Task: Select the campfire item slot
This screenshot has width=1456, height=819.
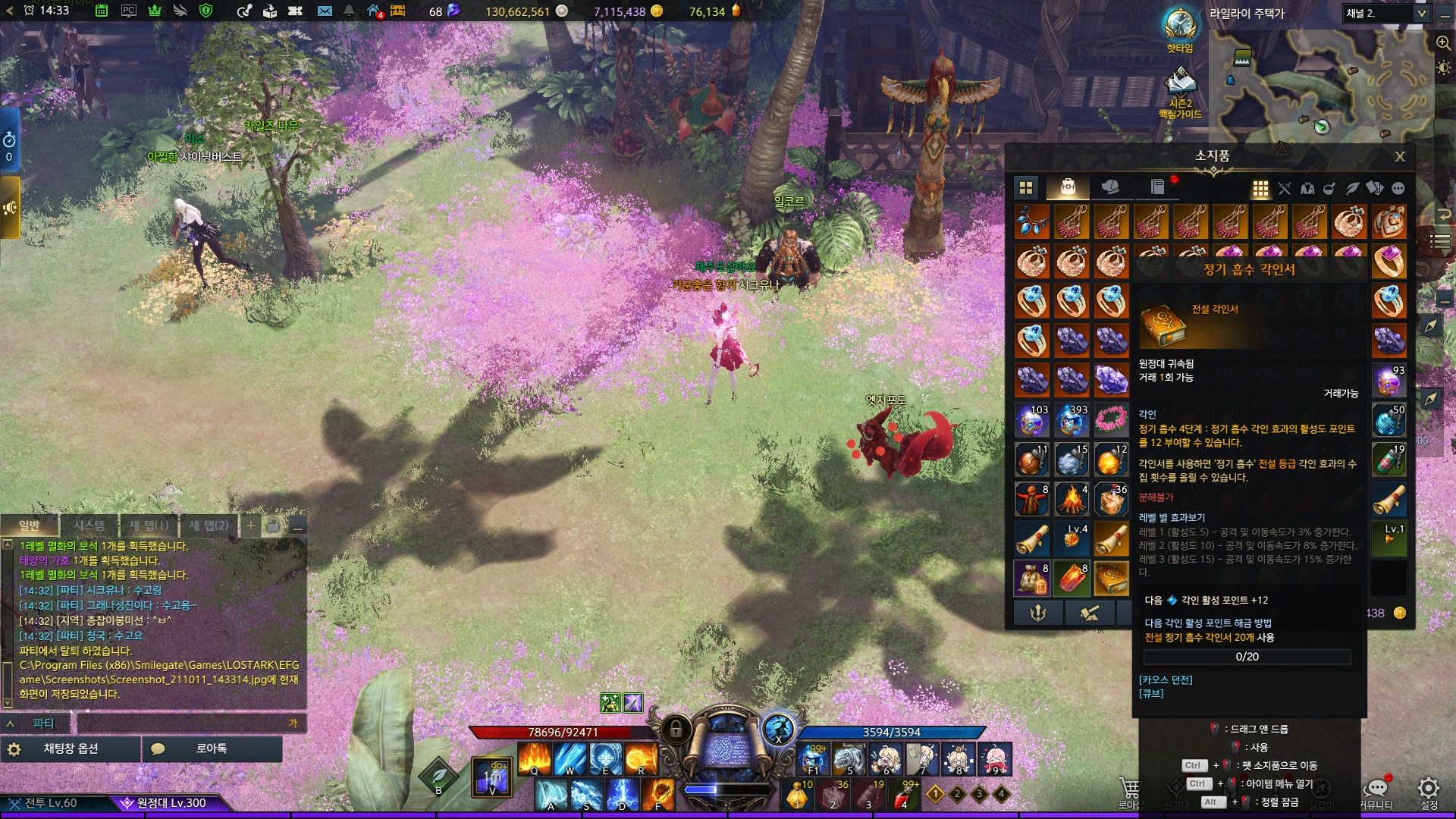Action: click(1072, 499)
